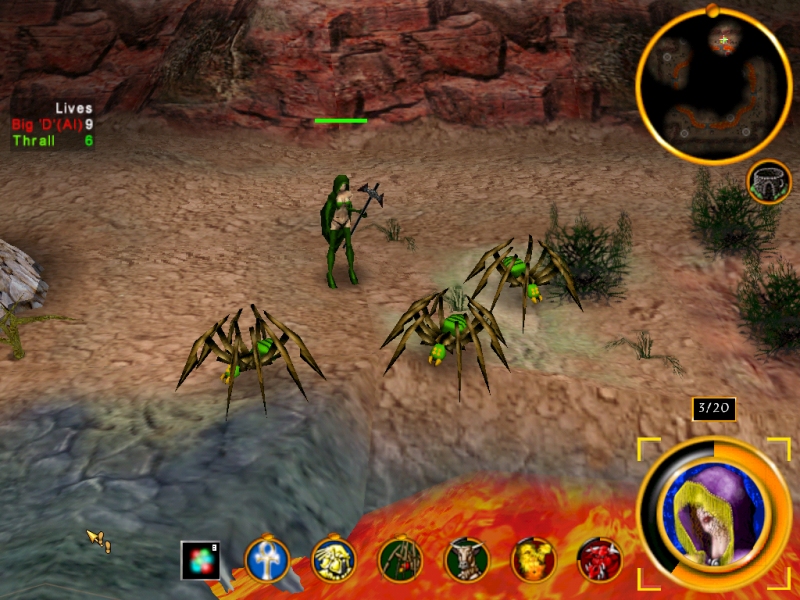Select the red demon creature icon
Image resolution: width=800 pixels, height=600 pixels.
tap(599, 560)
